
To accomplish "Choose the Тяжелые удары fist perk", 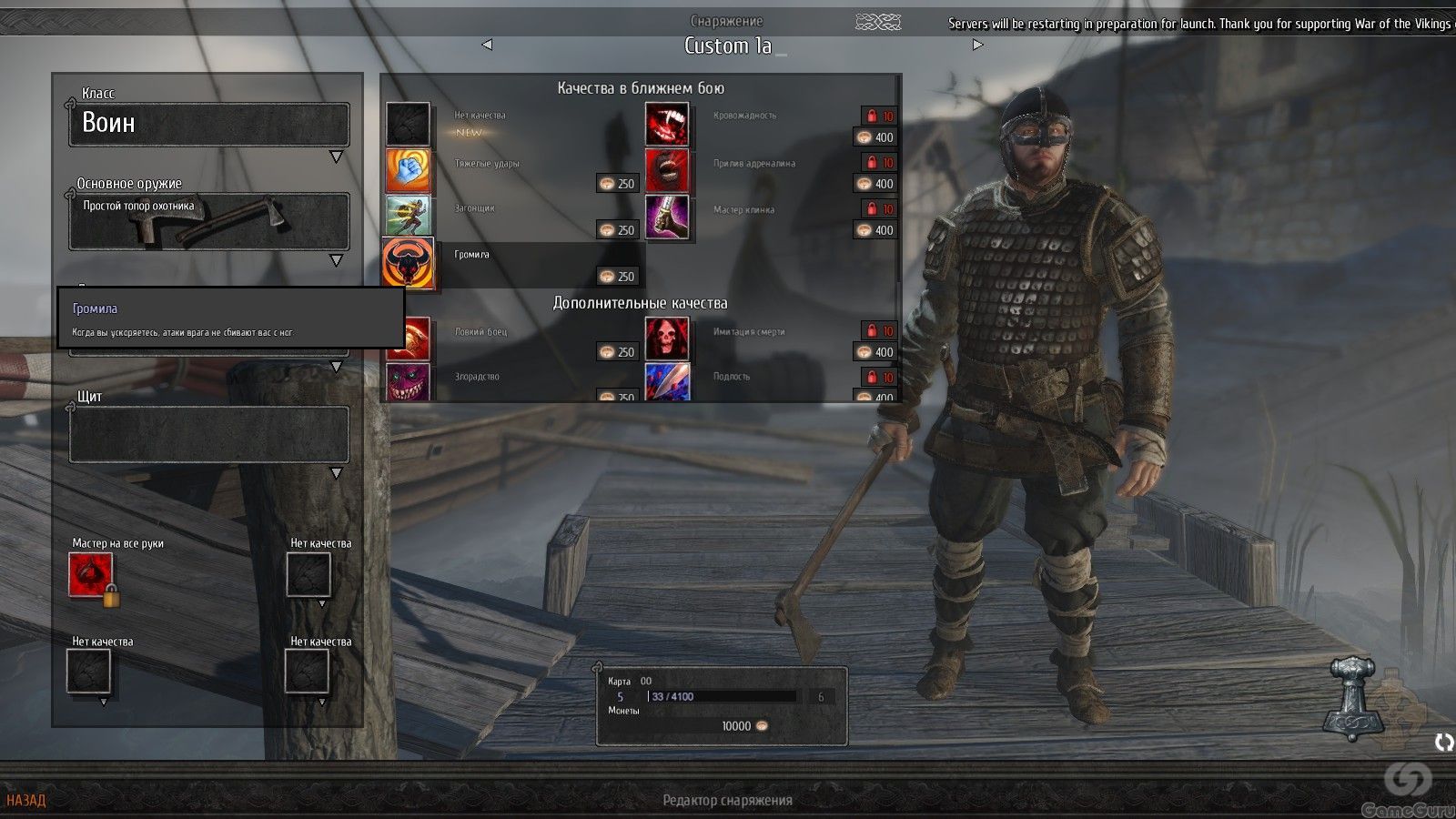I will coord(408,171).
